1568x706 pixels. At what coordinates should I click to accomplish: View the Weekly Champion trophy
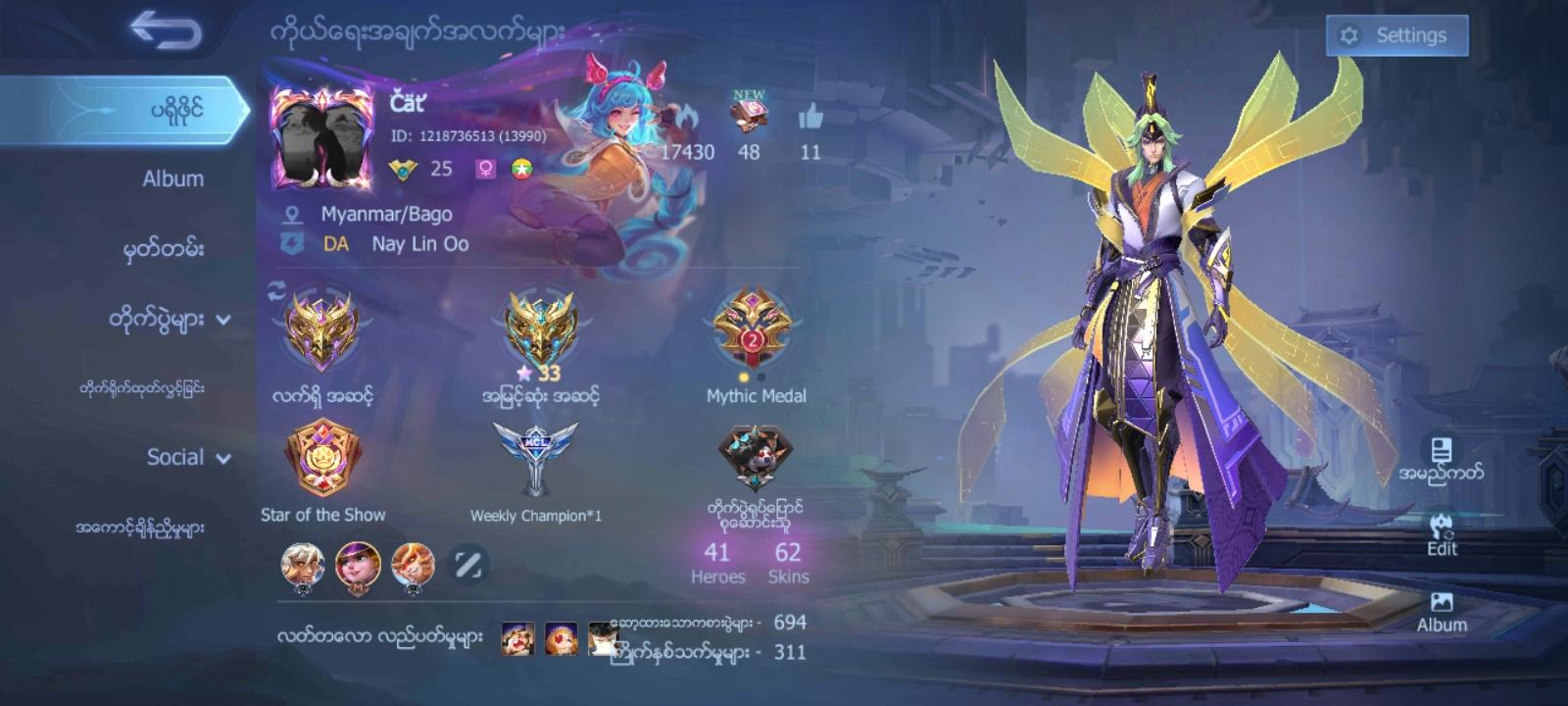(x=530, y=457)
